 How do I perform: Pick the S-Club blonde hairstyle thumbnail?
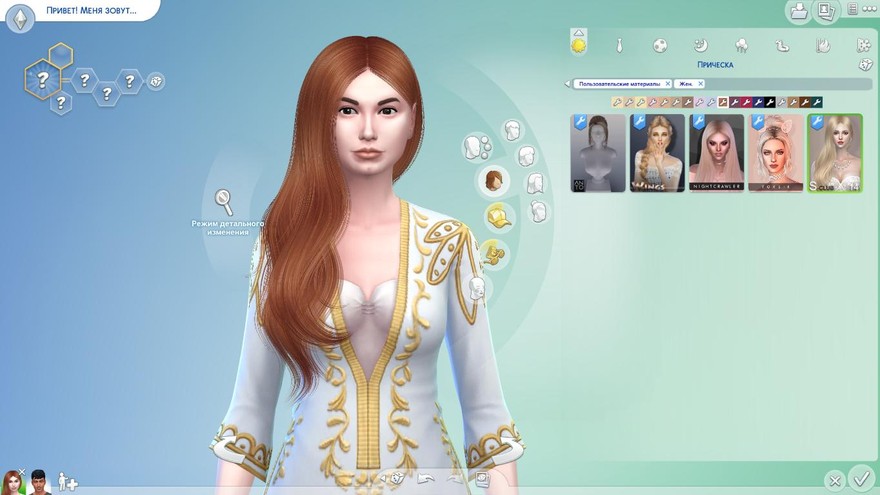point(835,153)
